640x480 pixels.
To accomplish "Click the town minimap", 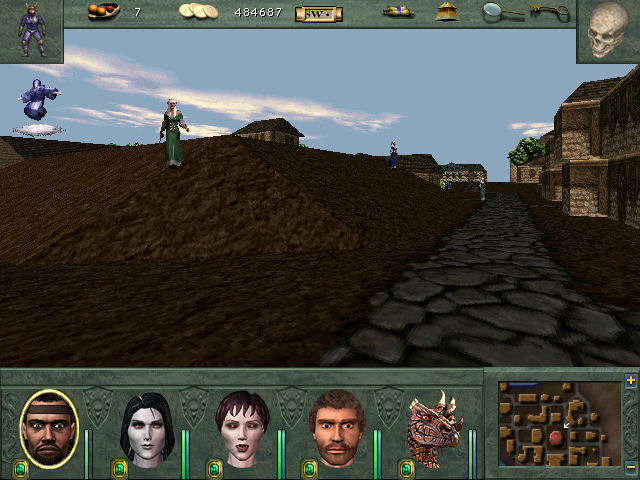I will tap(559, 425).
